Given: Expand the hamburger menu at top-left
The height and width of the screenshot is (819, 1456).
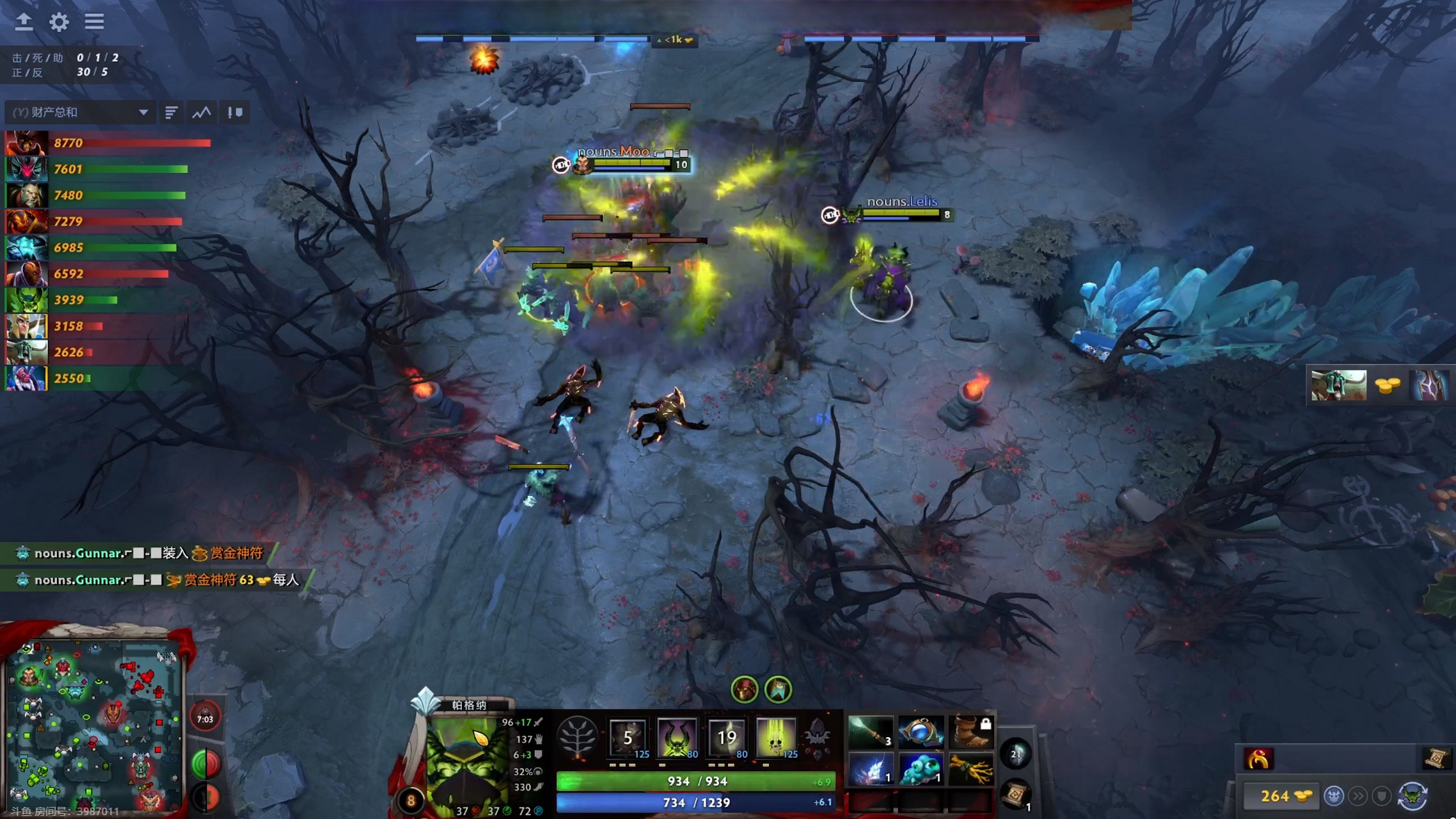Looking at the screenshot, I should pyautogui.click(x=94, y=22).
